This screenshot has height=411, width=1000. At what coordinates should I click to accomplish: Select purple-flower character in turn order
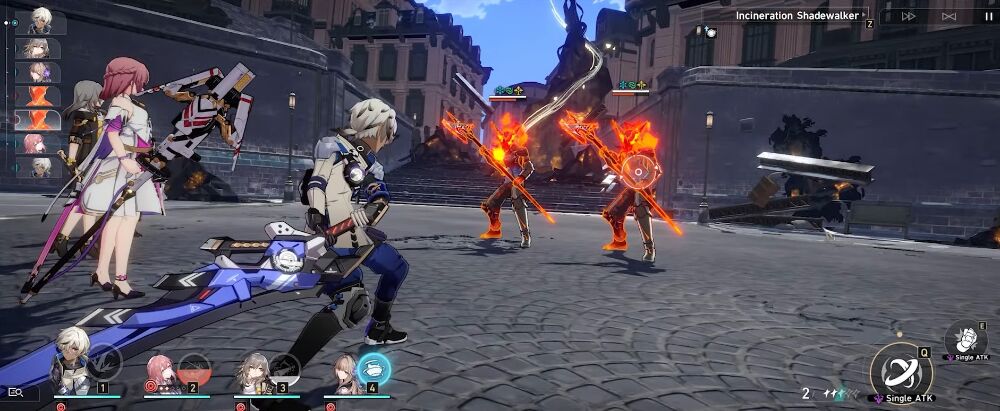(x=40, y=73)
